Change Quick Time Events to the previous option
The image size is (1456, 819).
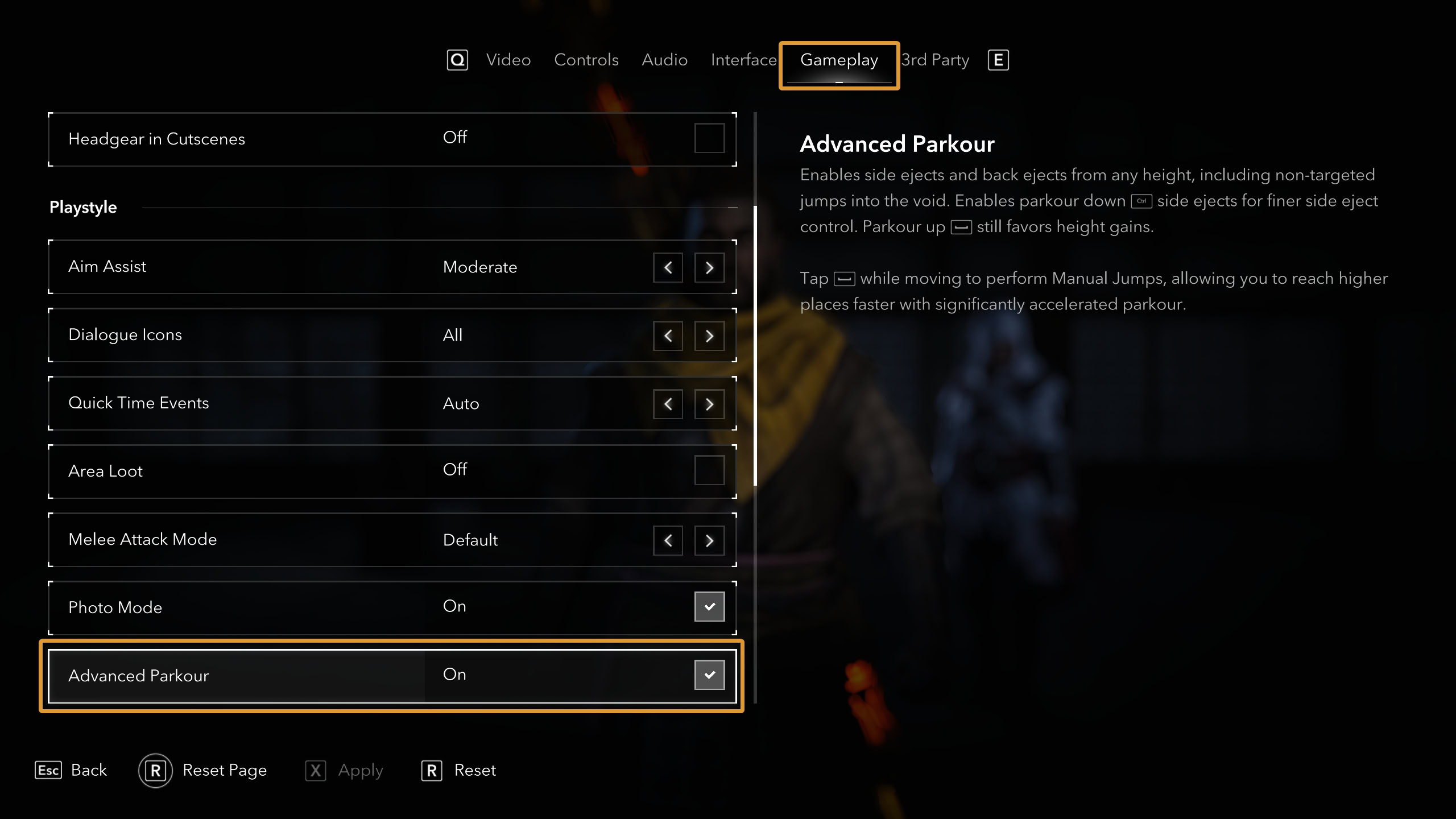click(668, 404)
